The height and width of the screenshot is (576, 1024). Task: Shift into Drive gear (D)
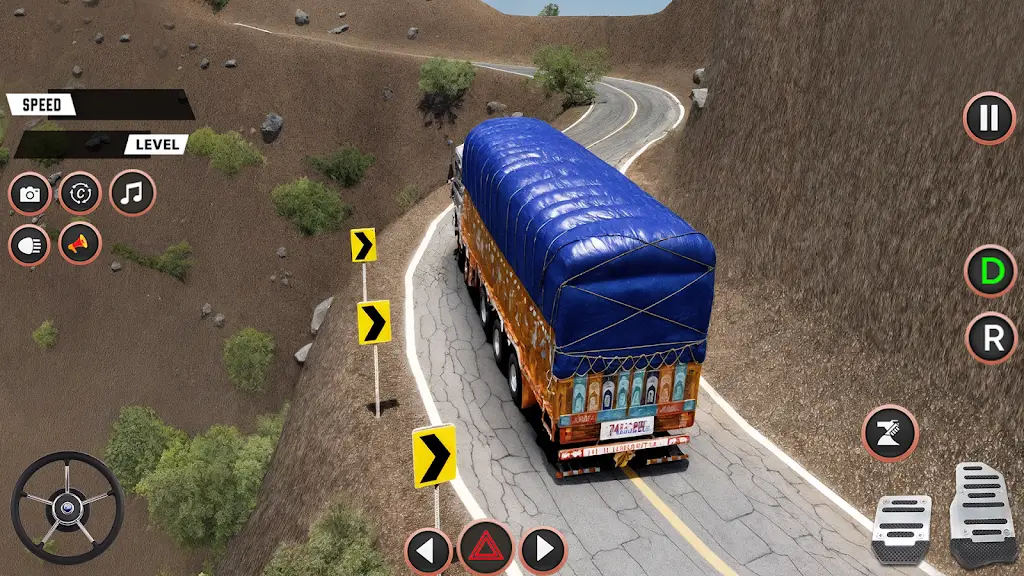[x=990, y=271]
